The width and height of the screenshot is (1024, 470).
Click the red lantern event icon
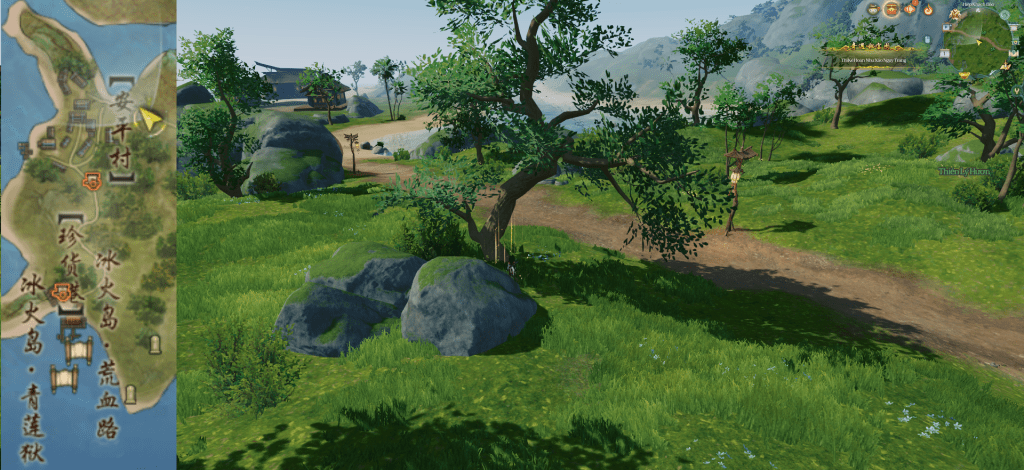(x=909, y=9)
